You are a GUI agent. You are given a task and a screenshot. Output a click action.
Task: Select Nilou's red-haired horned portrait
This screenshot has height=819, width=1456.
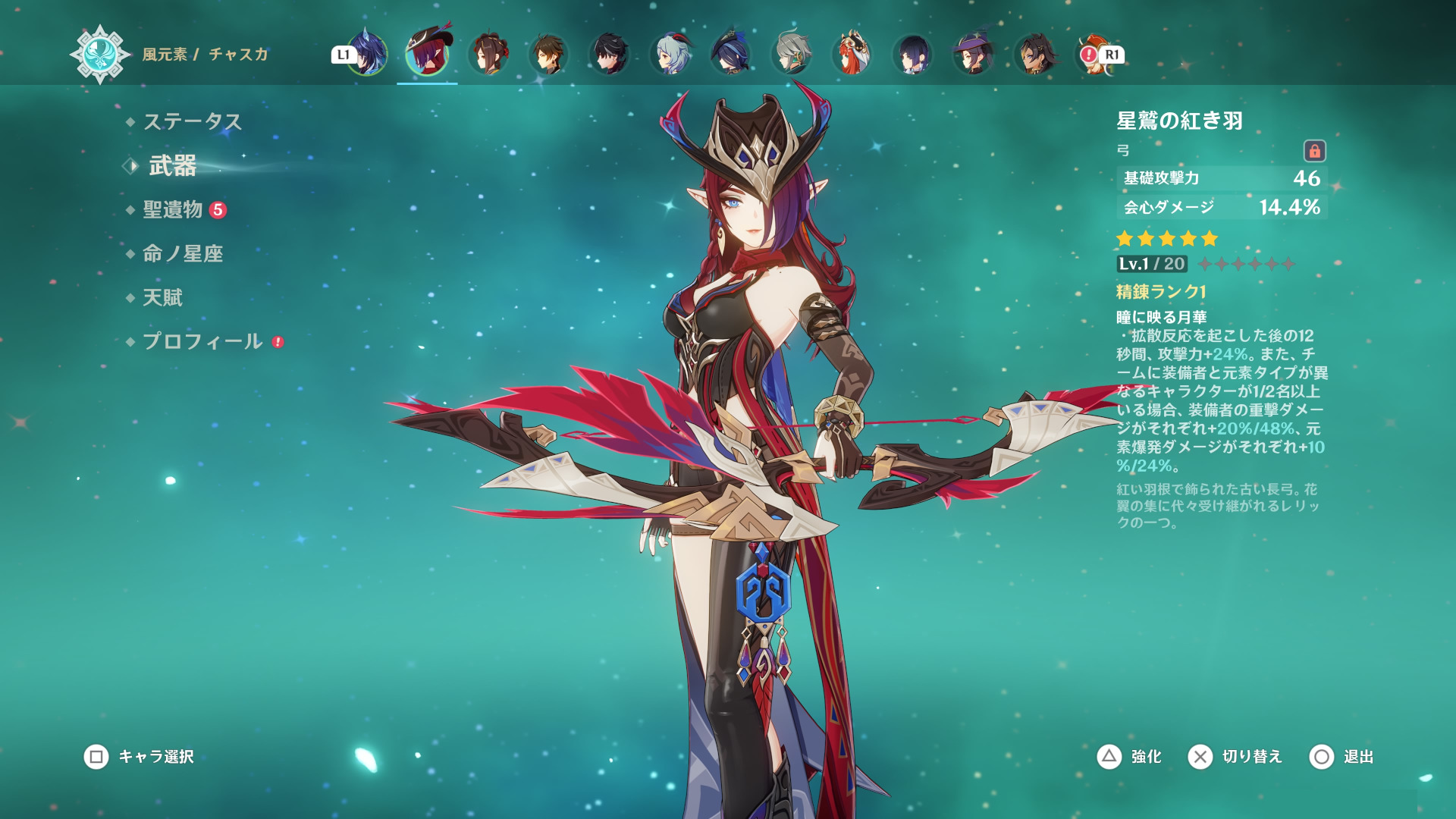coord(852,54)
